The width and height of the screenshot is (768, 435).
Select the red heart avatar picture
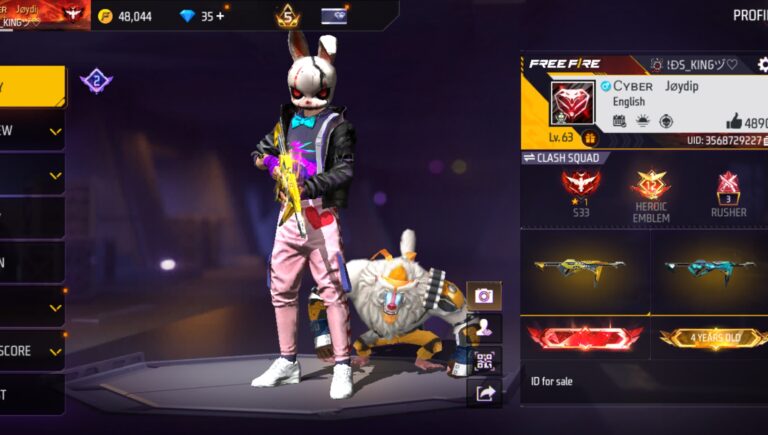[x=572, y=102]
